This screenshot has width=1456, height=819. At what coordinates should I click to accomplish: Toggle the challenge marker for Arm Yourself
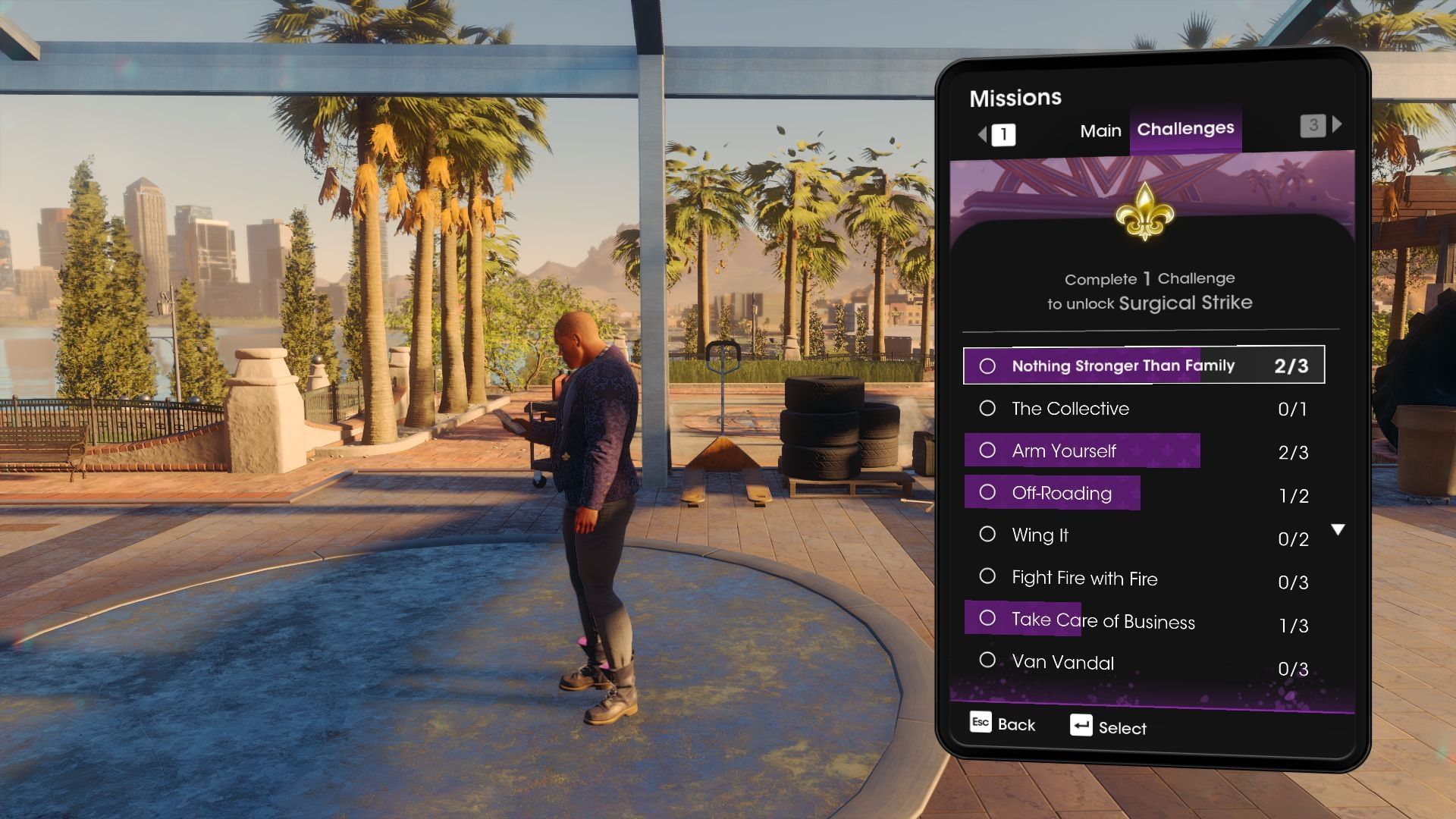point(988,450)
